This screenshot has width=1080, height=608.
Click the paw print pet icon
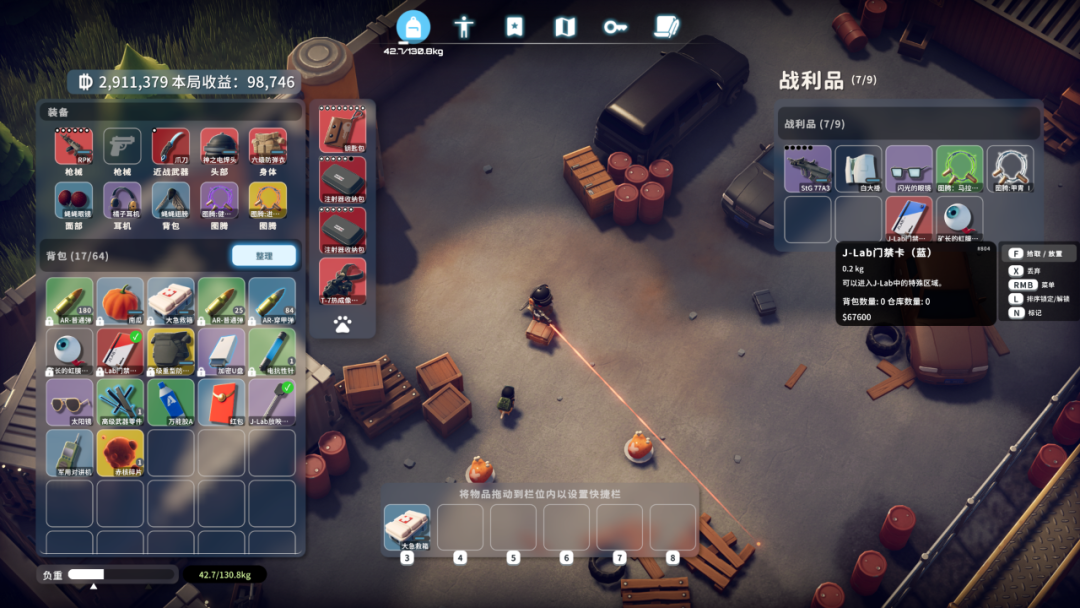pos(342,324)
